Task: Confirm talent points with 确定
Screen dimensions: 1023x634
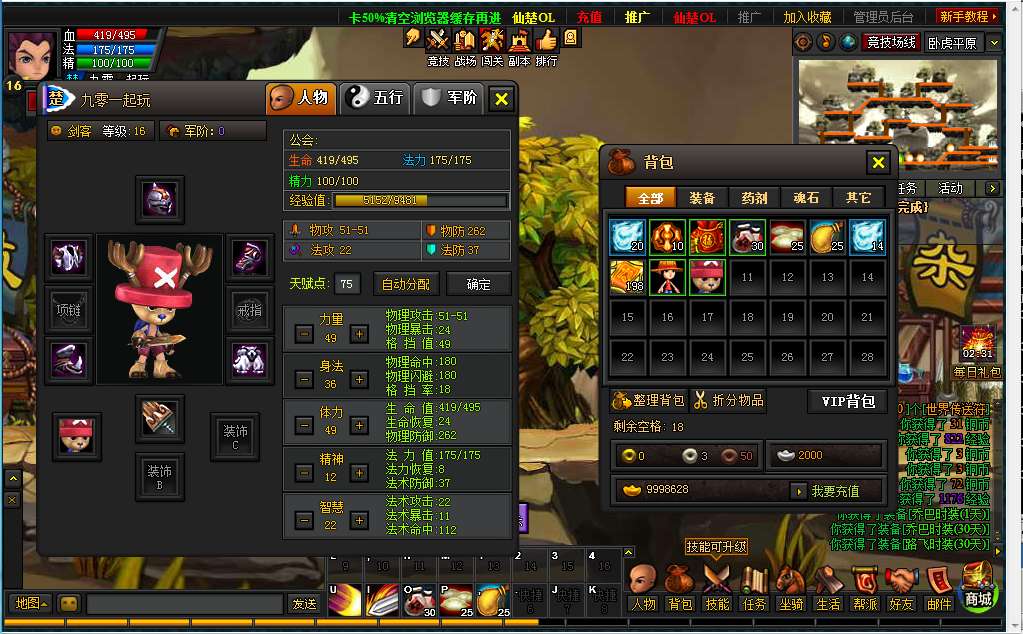Action: coord(479,284)
